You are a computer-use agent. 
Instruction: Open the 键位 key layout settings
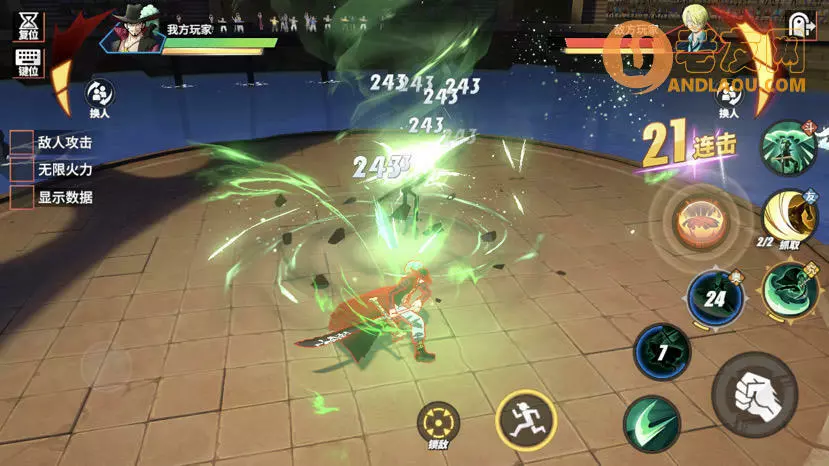pyautogui.click(x=28, y=62)
